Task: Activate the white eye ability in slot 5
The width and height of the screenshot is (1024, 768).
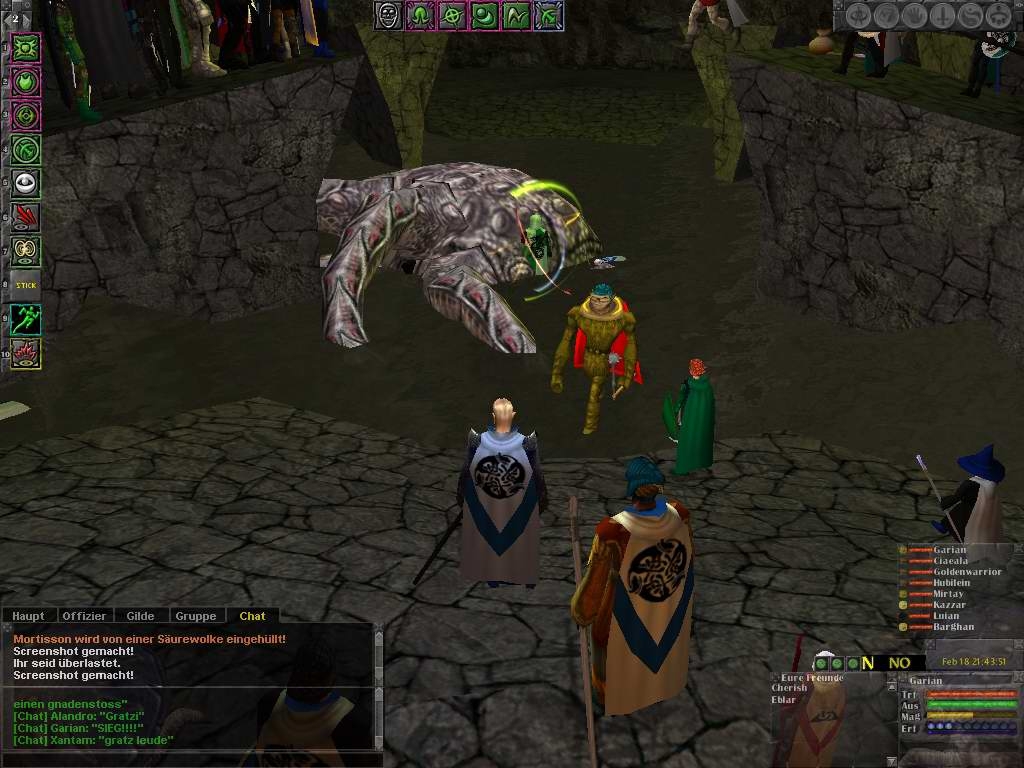Action: coord(26,183)
